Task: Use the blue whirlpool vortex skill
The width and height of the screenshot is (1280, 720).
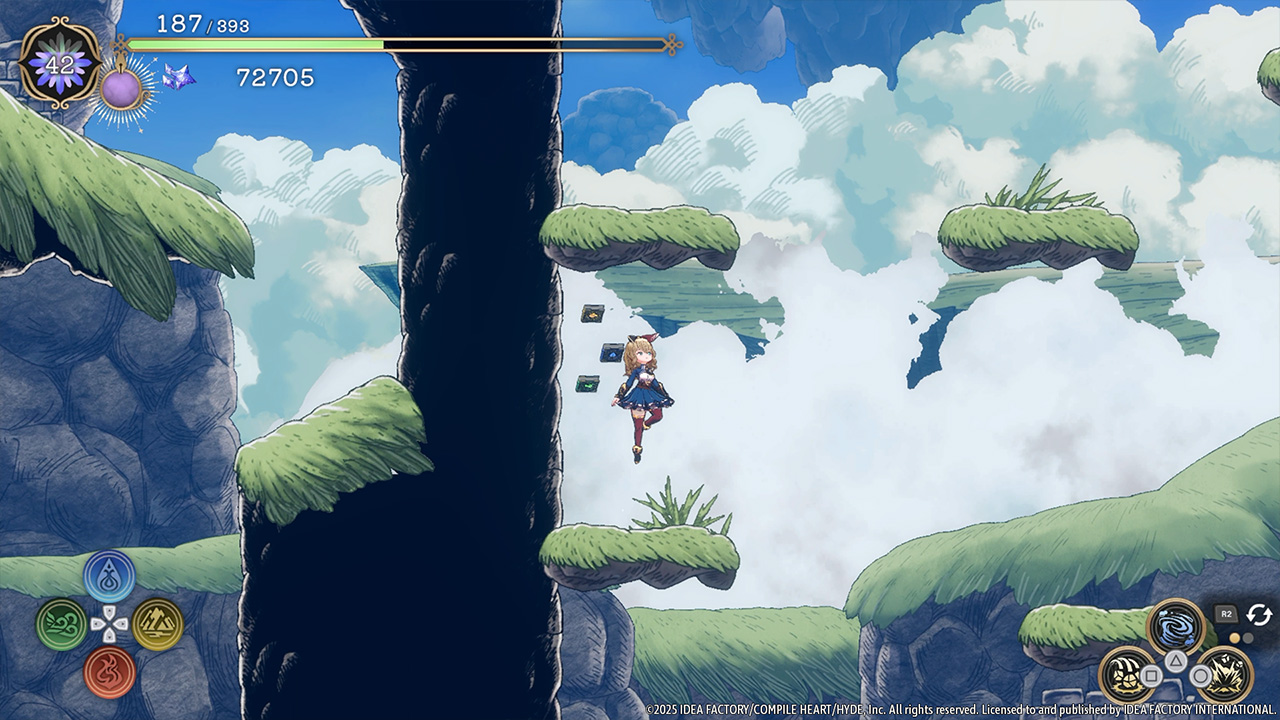Action: coord(1175,628)
